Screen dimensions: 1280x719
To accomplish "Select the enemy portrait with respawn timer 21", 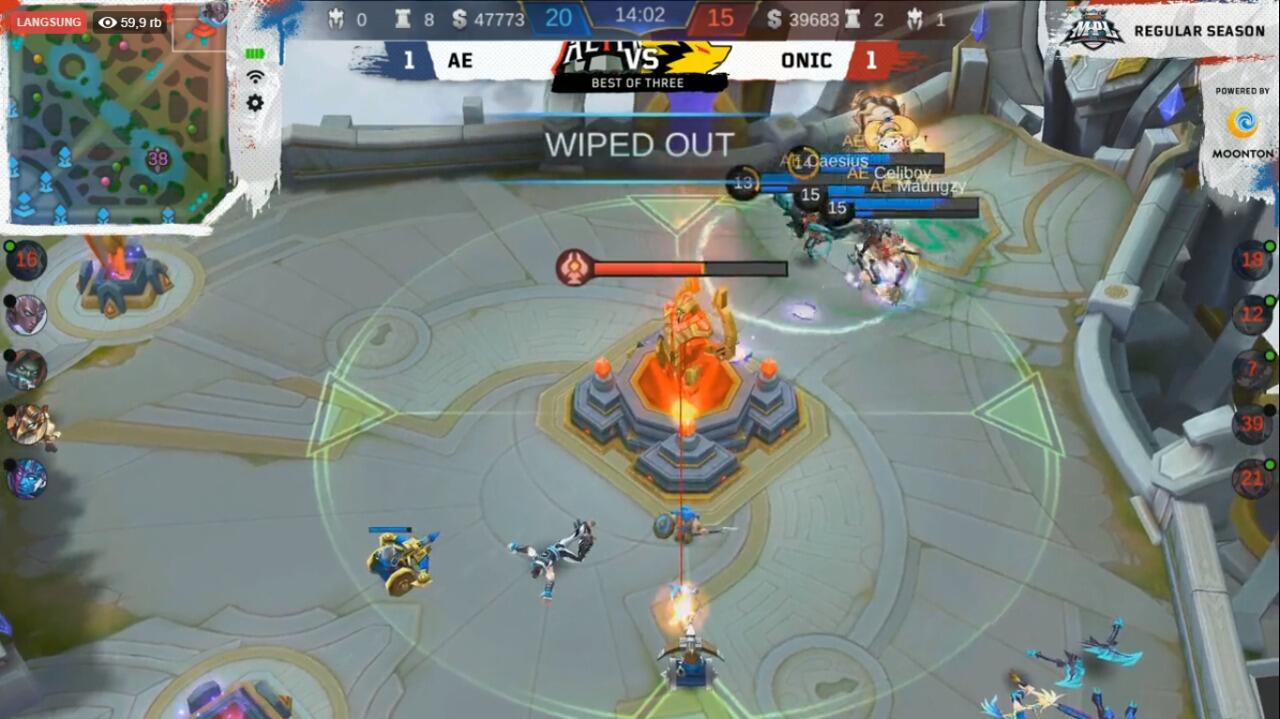I will 1252,479.
